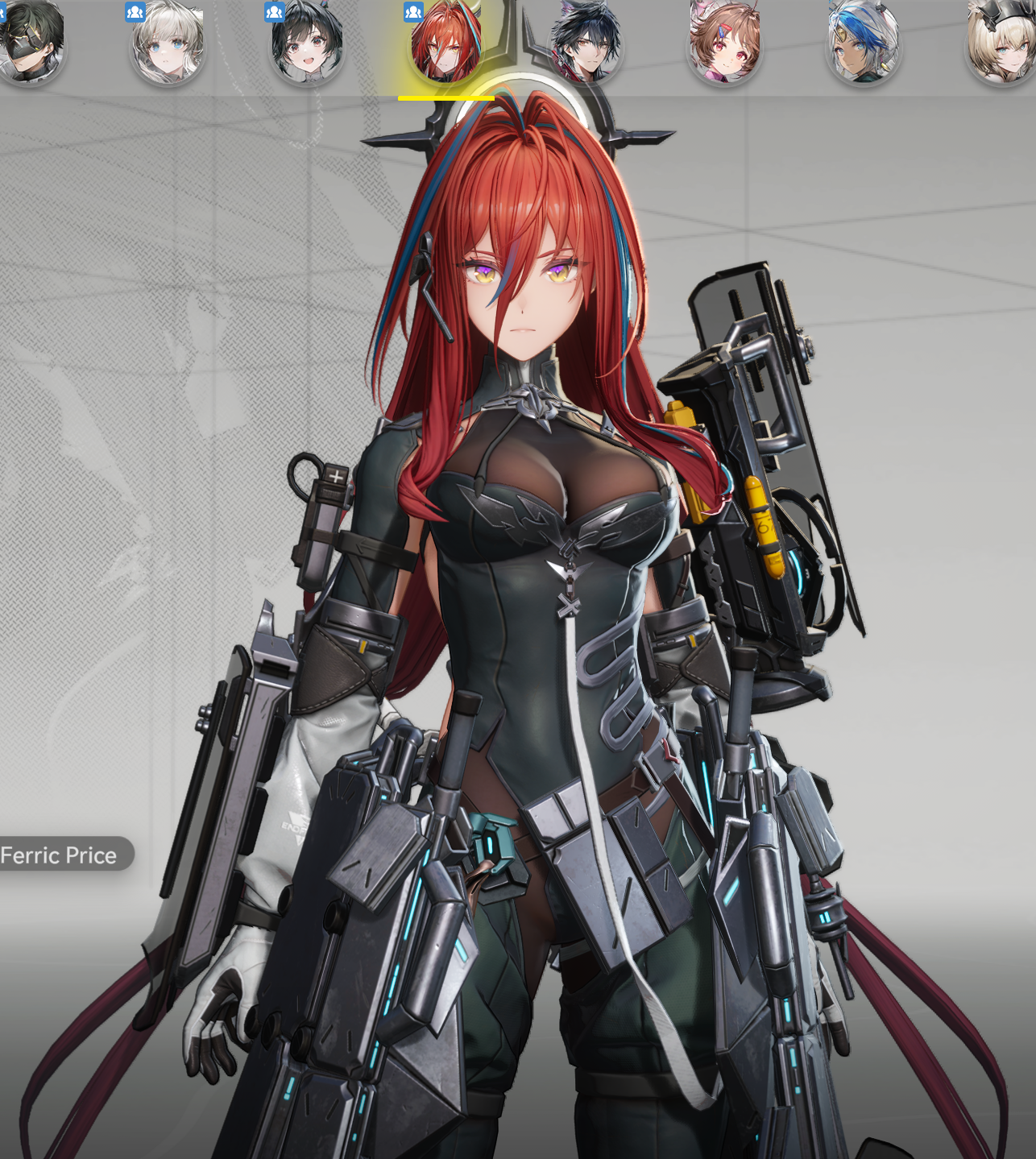Choose the brown-haired girl with red hairclip
Screen dimensions: 1036x1159
(x=723, y=43)
